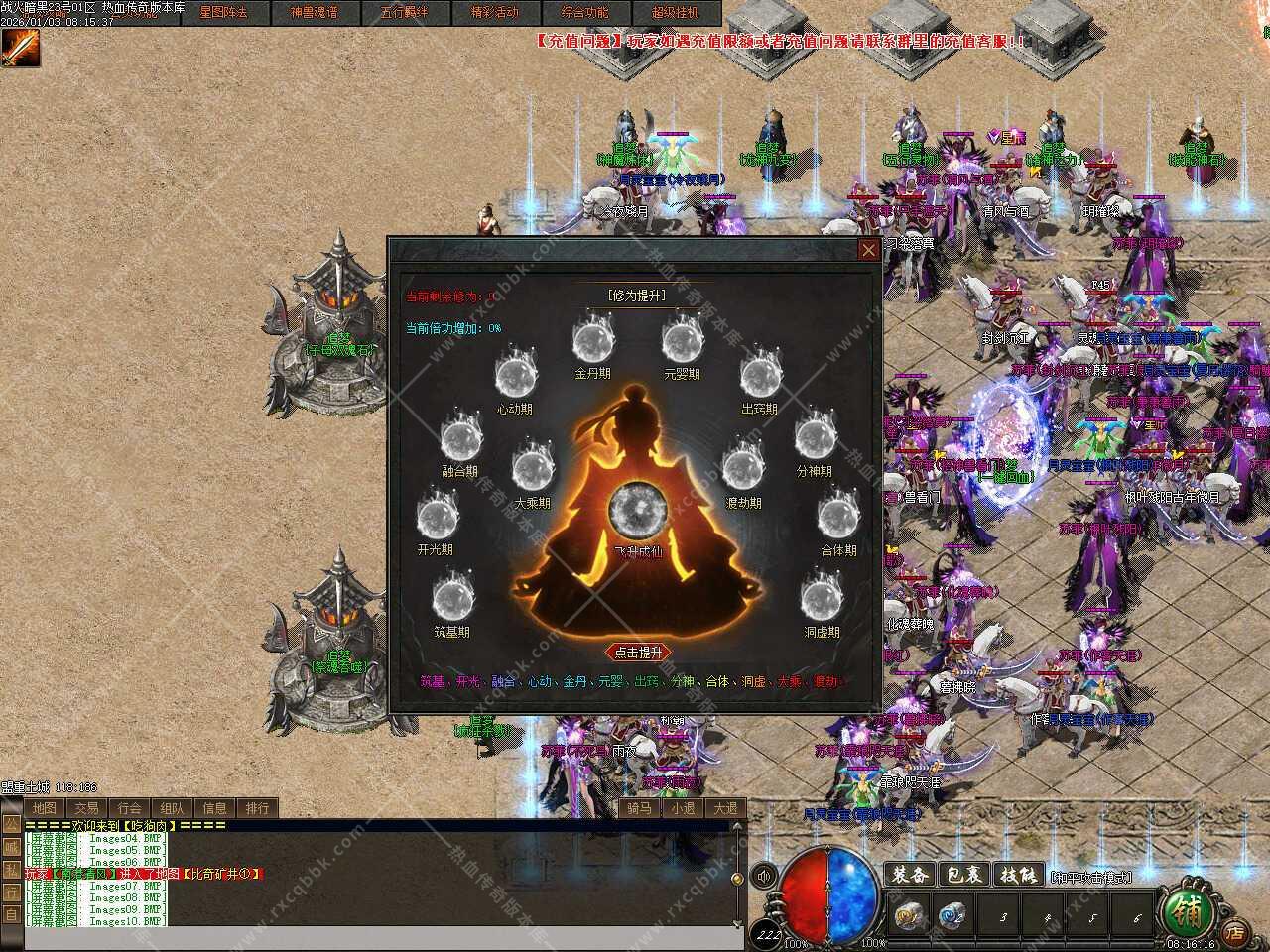Select the 元婴期 orb
The image size is (1270, 952).
682,341
